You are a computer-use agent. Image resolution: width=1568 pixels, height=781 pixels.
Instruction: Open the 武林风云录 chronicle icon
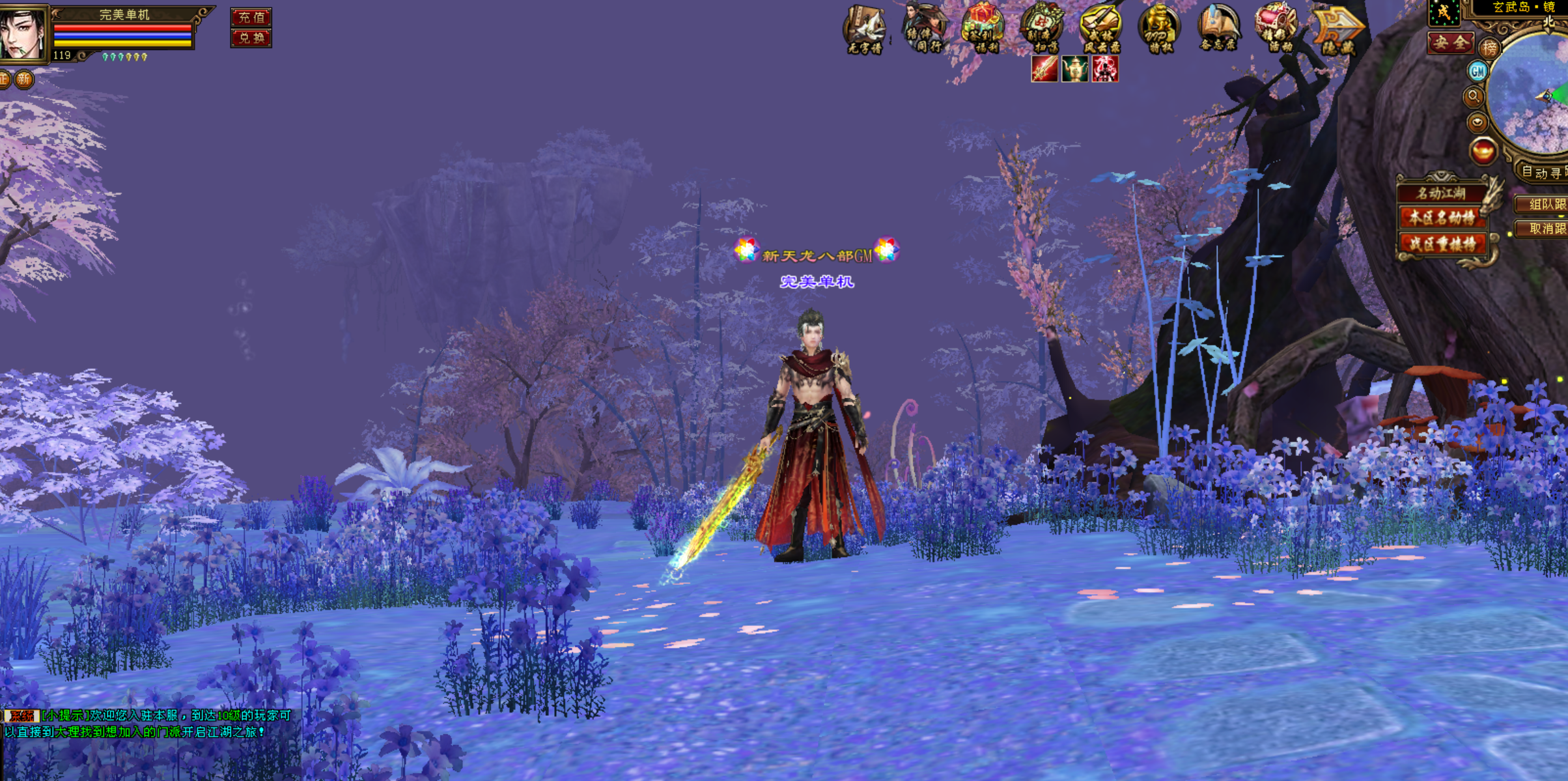[1100, 28]
